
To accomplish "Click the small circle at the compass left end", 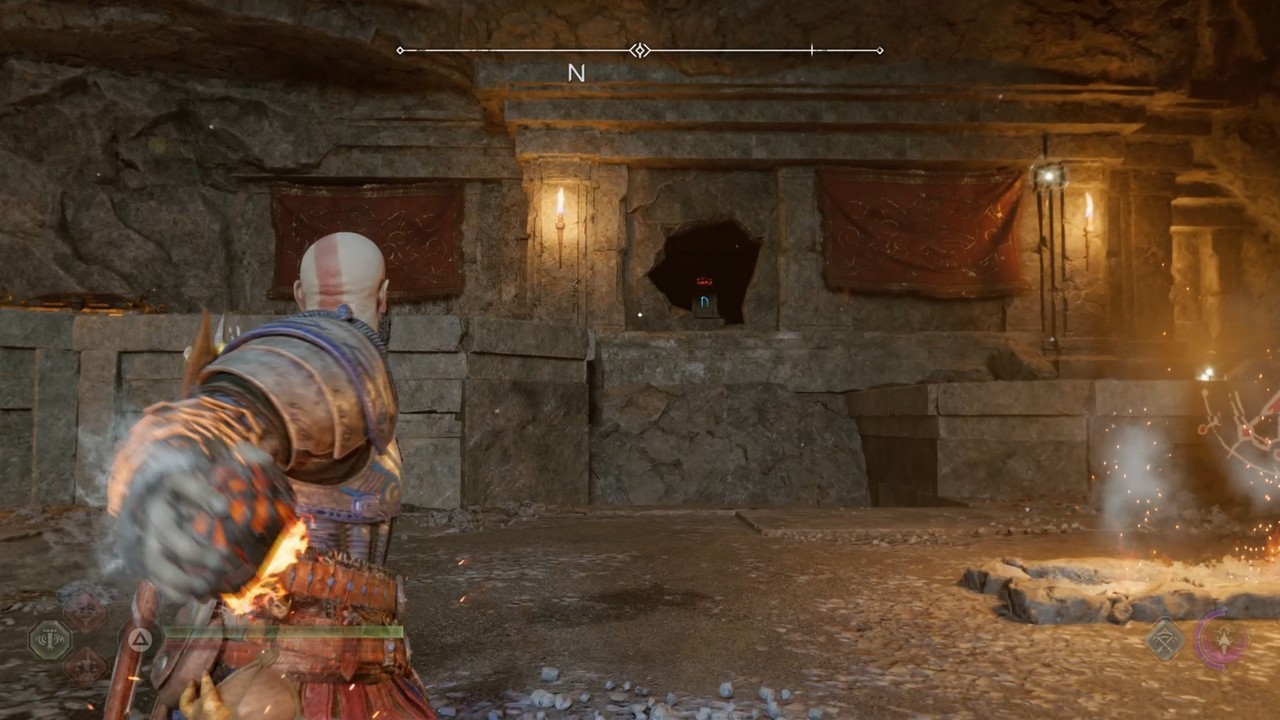I will [x=400, y=50].
